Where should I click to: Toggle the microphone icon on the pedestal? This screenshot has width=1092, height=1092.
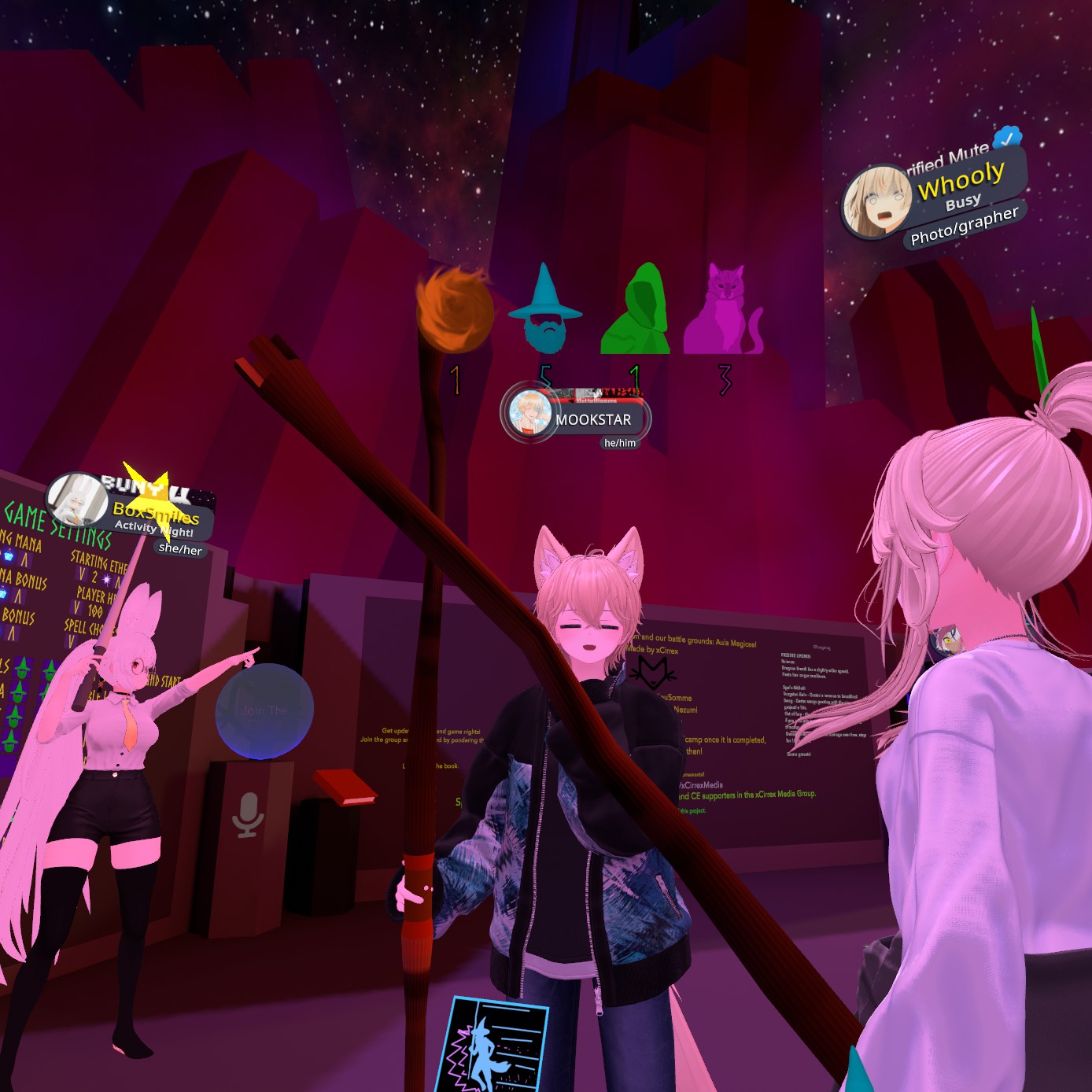(248, 814)
